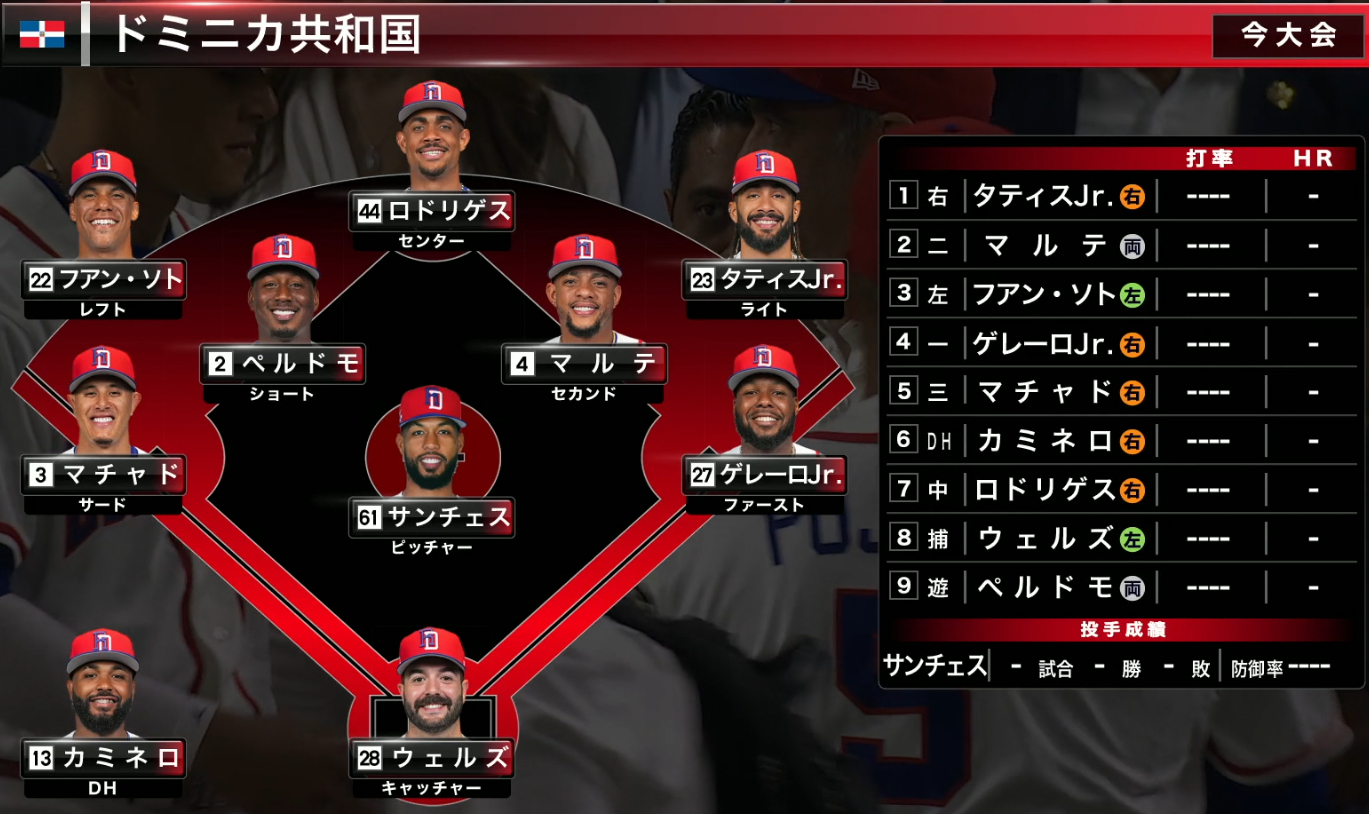
Task: Select center fielder ロドリゲス player card
Action: (432, 211)
